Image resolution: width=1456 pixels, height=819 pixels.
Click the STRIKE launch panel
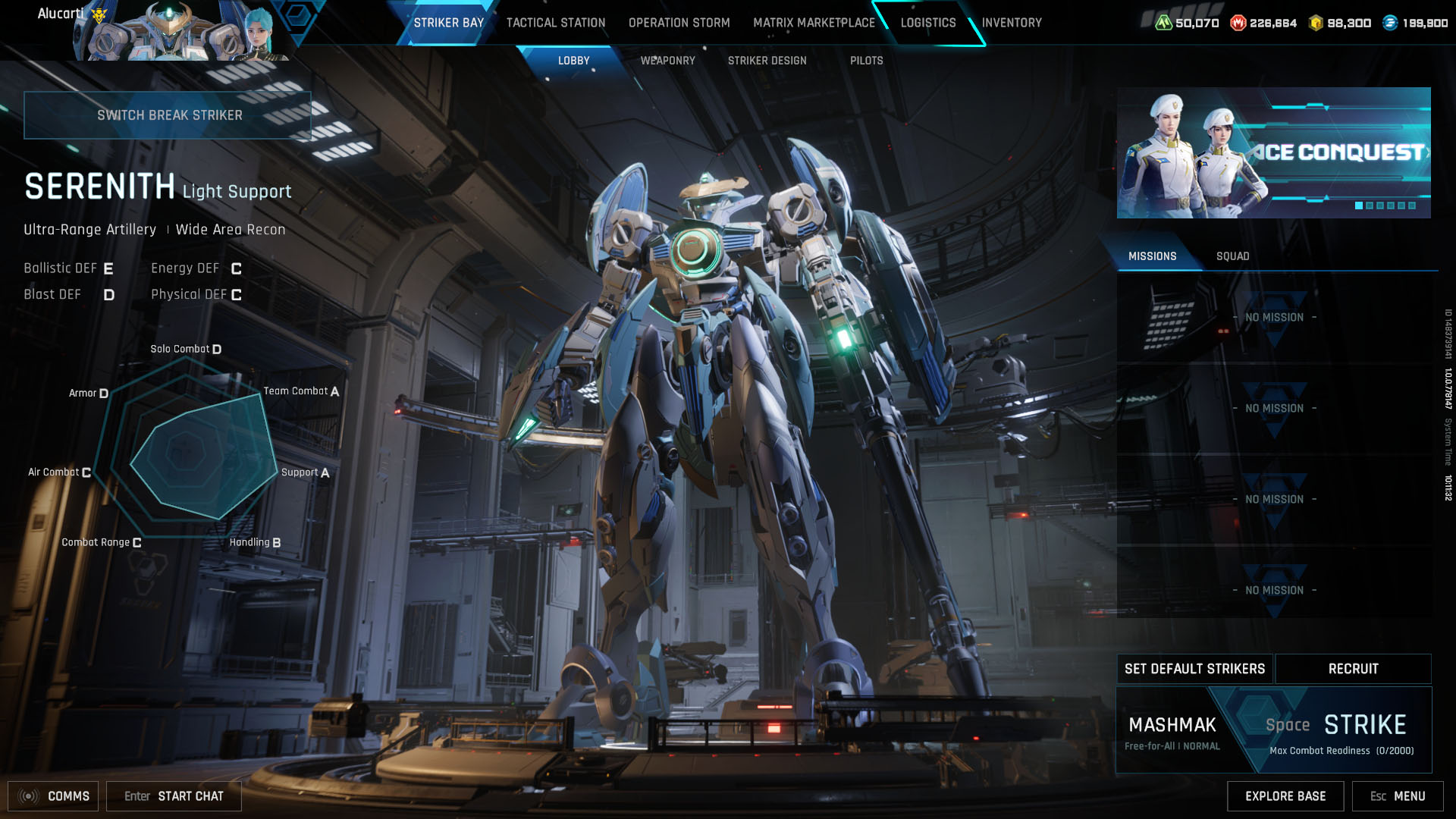[x=1365, y=726]
